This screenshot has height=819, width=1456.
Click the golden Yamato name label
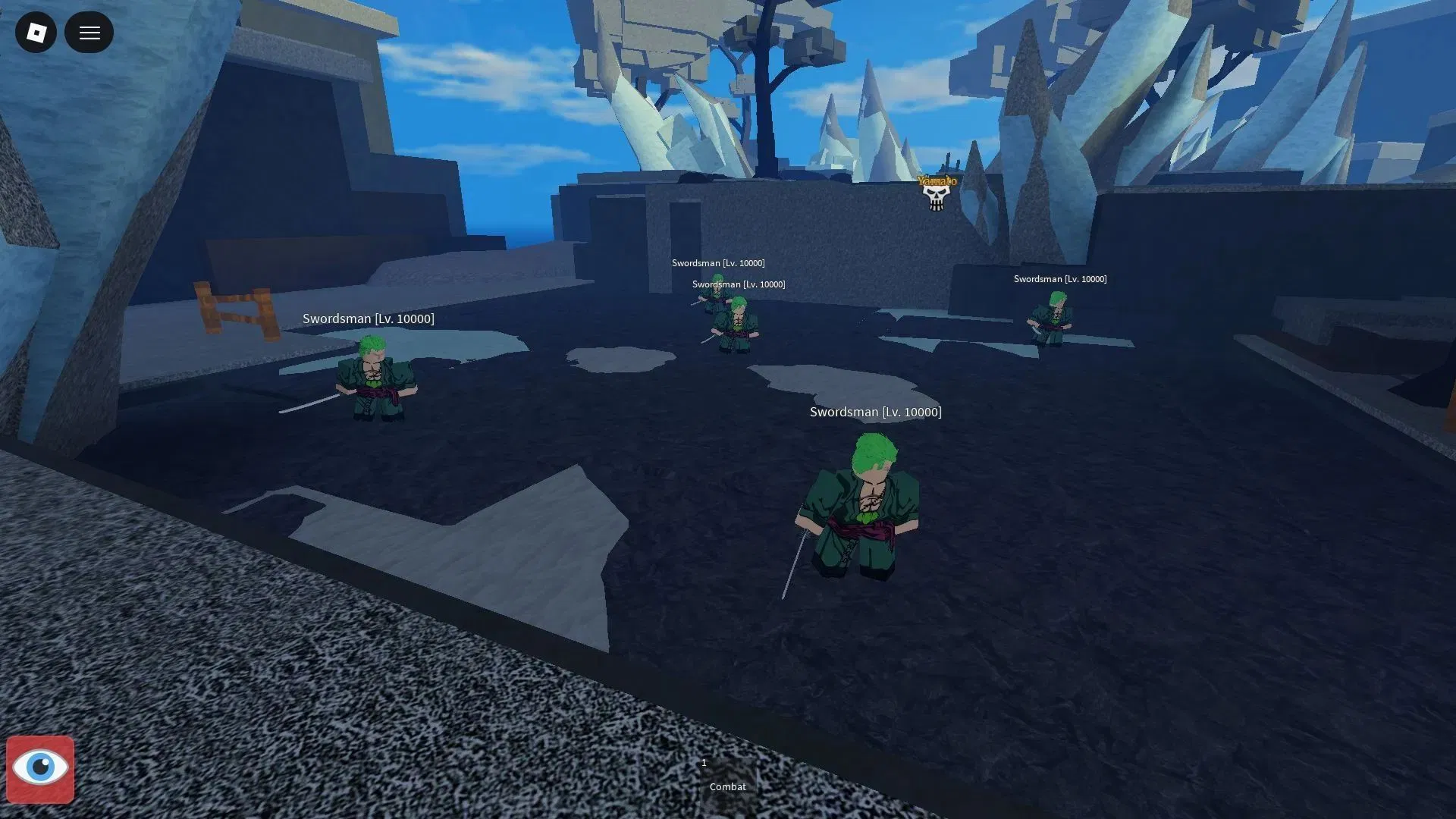(x=937, y=181)
